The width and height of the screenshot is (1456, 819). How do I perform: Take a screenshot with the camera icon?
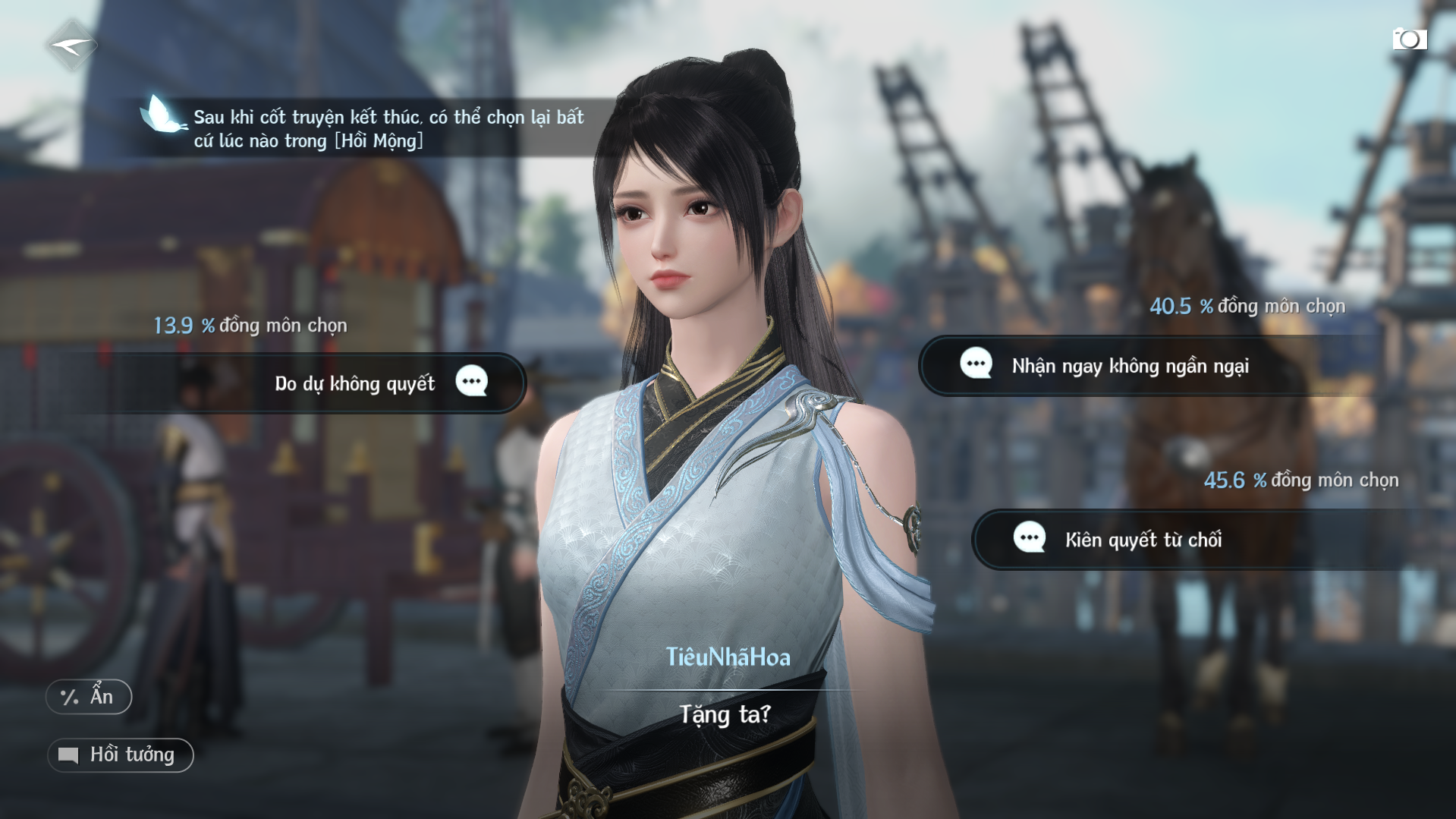coord(1409,39)
